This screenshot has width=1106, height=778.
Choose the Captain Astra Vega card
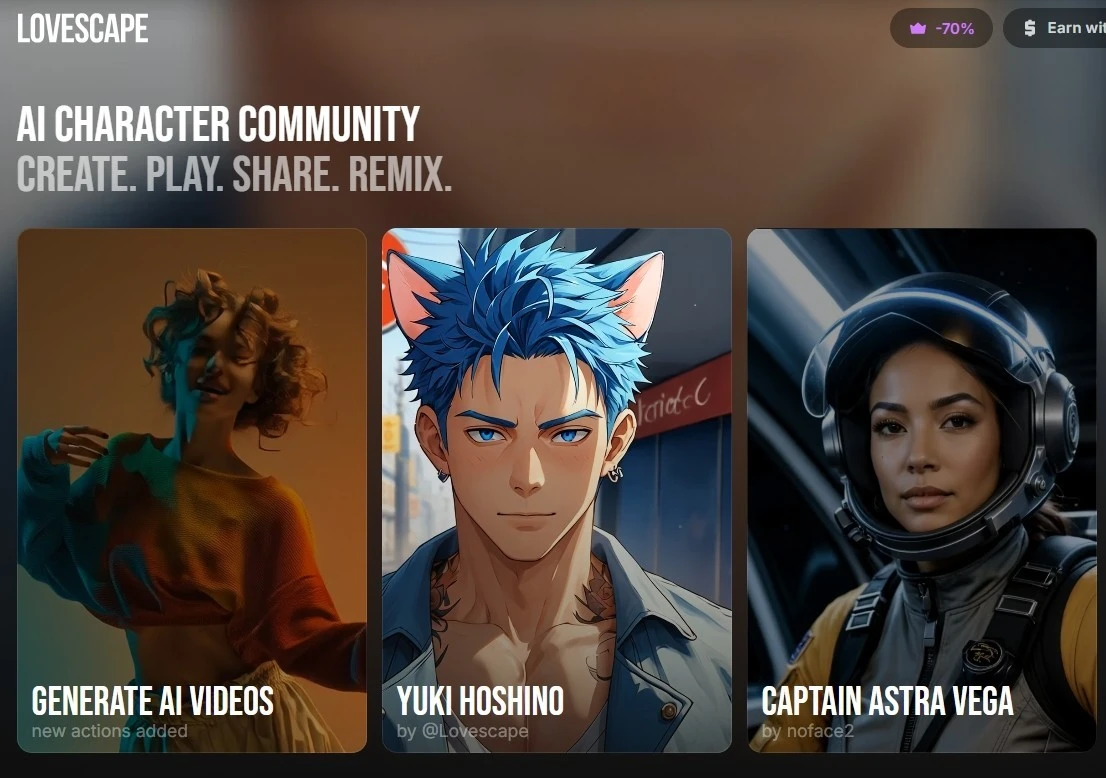point(921,490)
